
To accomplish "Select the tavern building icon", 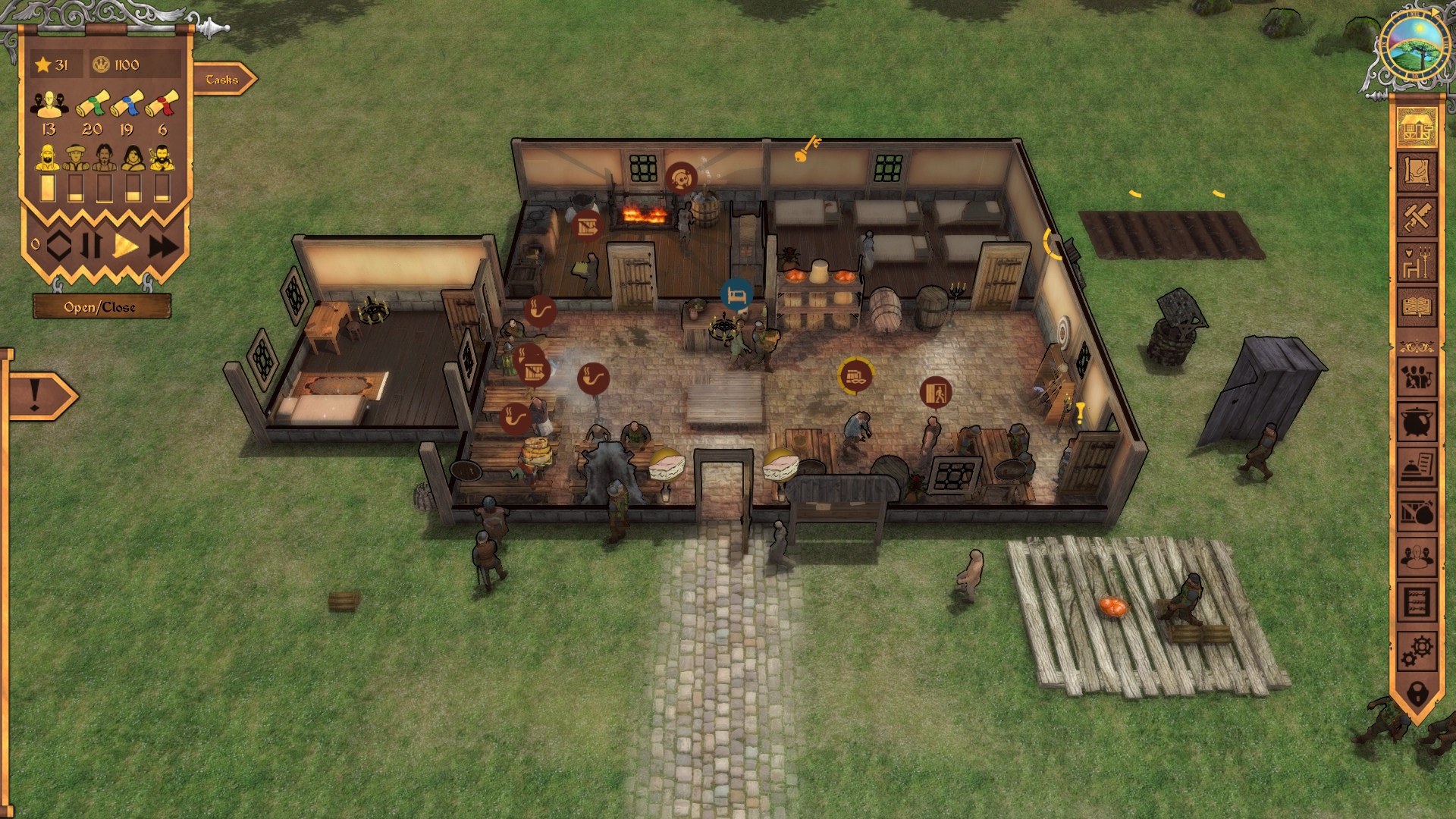I will pyautogui.click(x=1417, y=127).
